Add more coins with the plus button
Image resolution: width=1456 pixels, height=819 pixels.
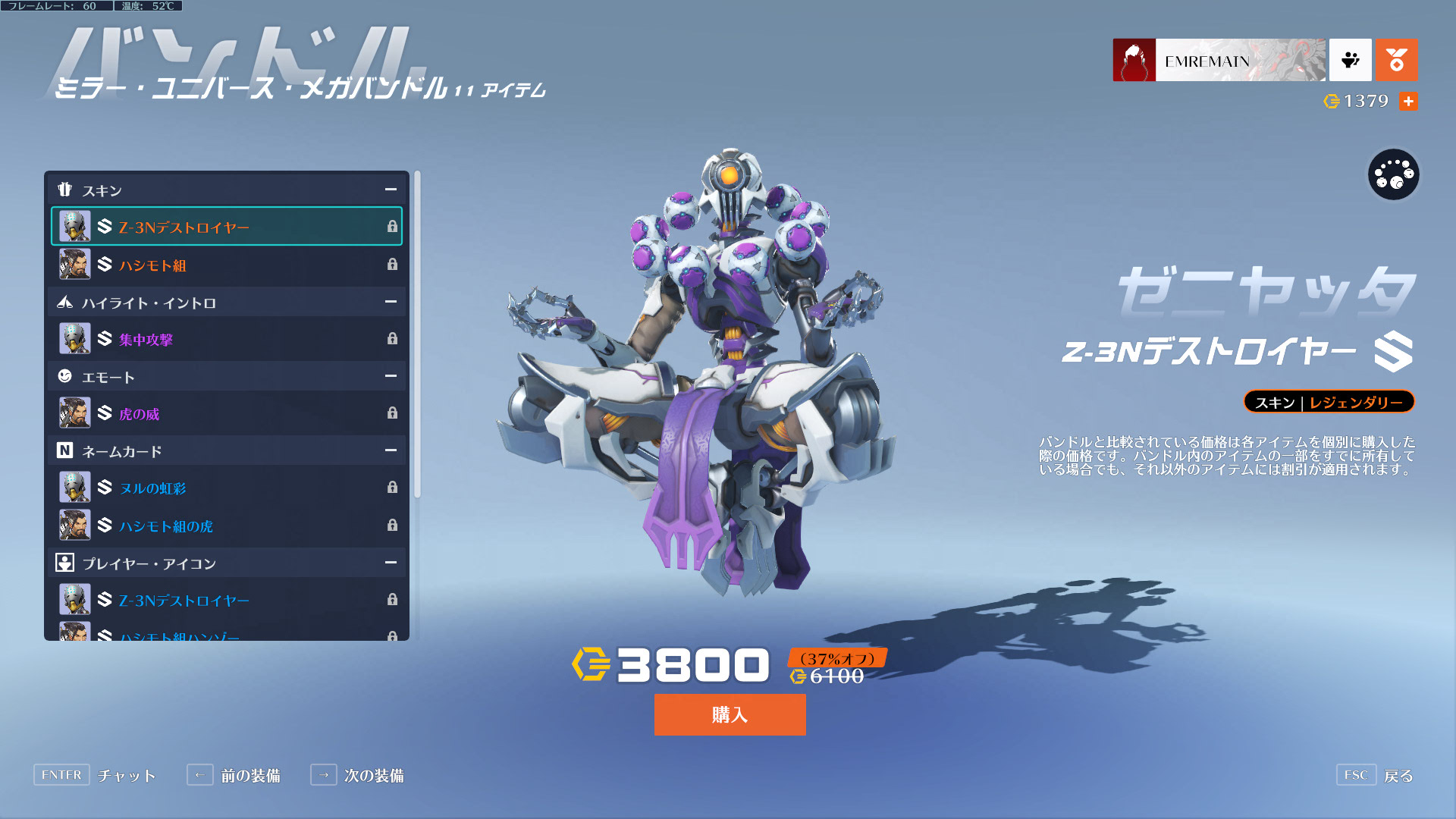coord(1408,101)
